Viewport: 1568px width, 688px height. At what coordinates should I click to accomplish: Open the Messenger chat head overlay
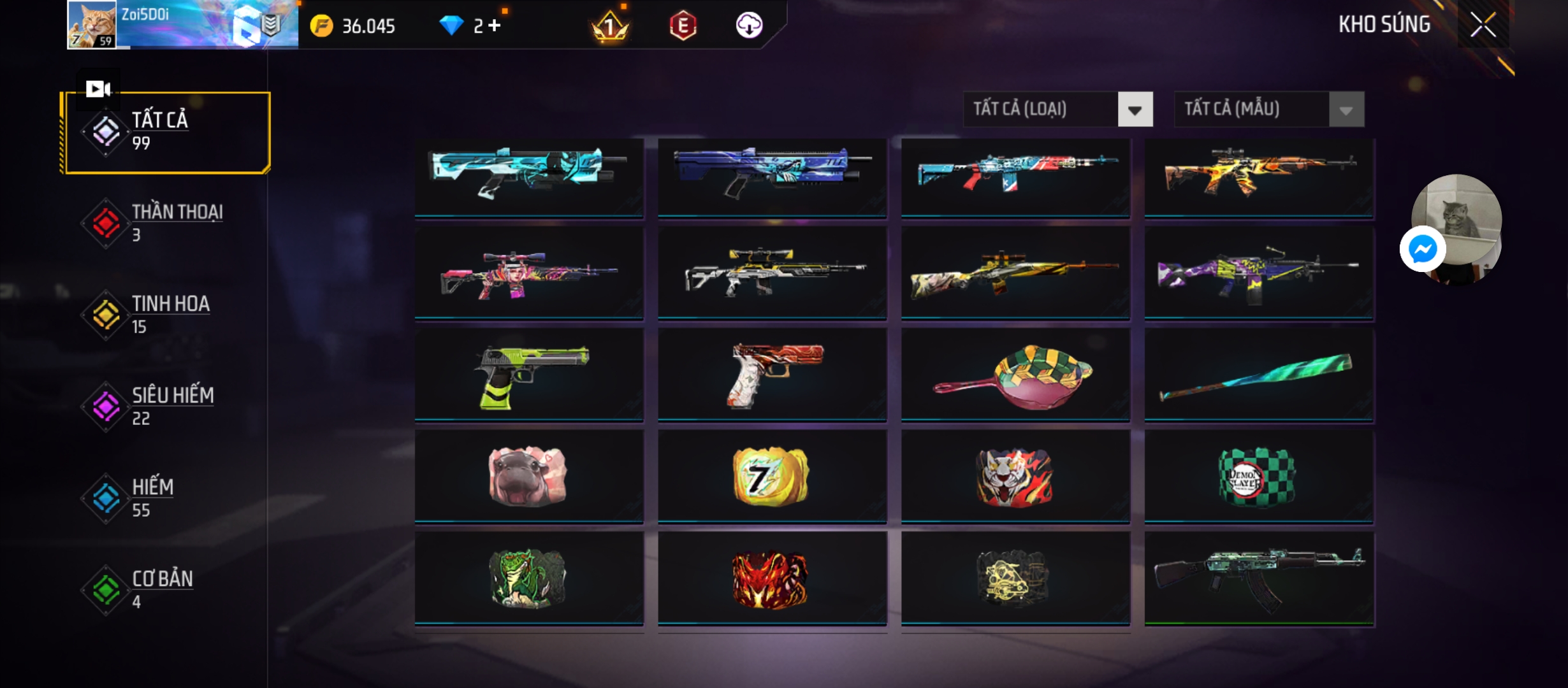(1423, 249)
